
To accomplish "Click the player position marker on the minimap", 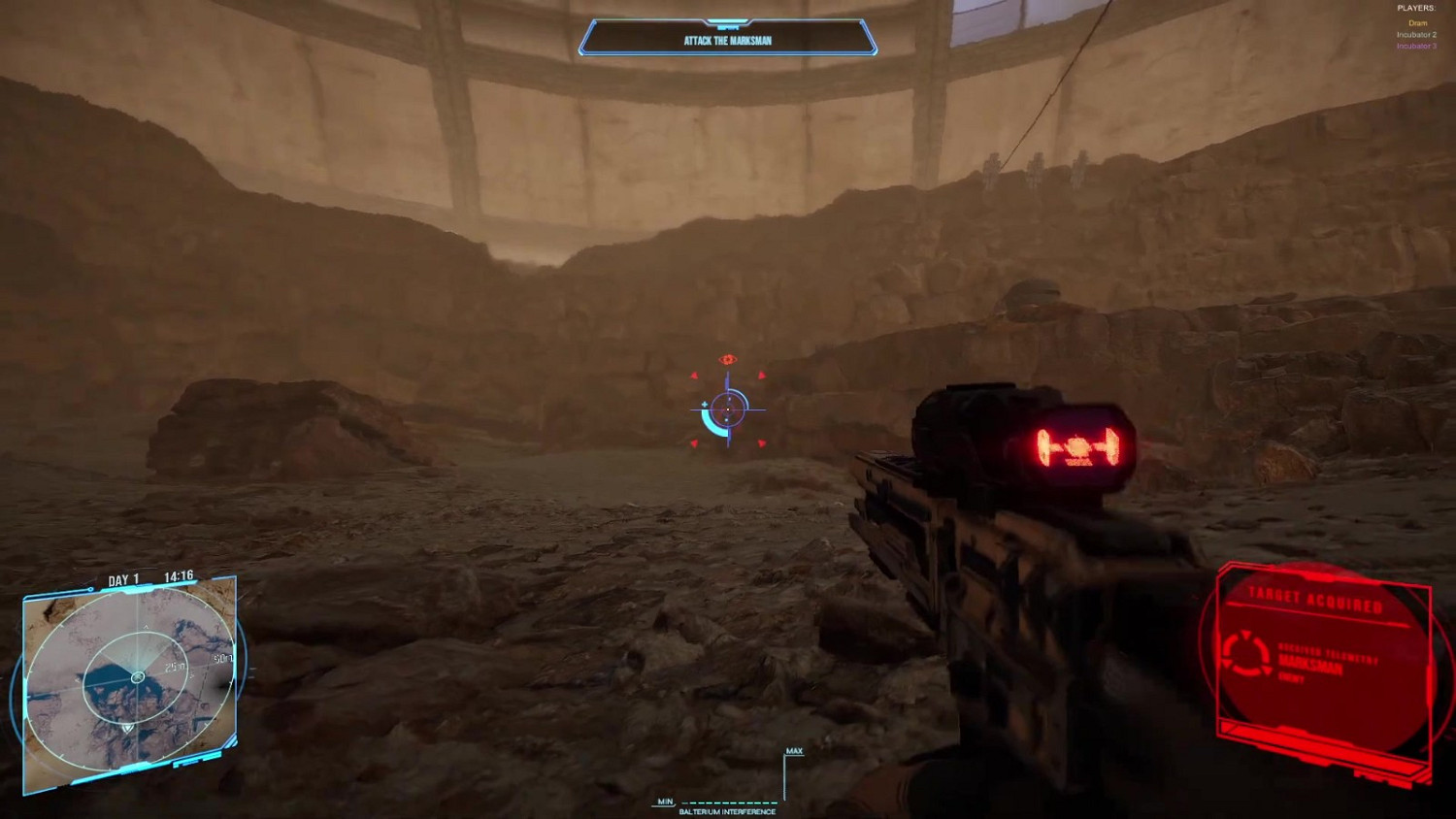I will pos(138,677).
